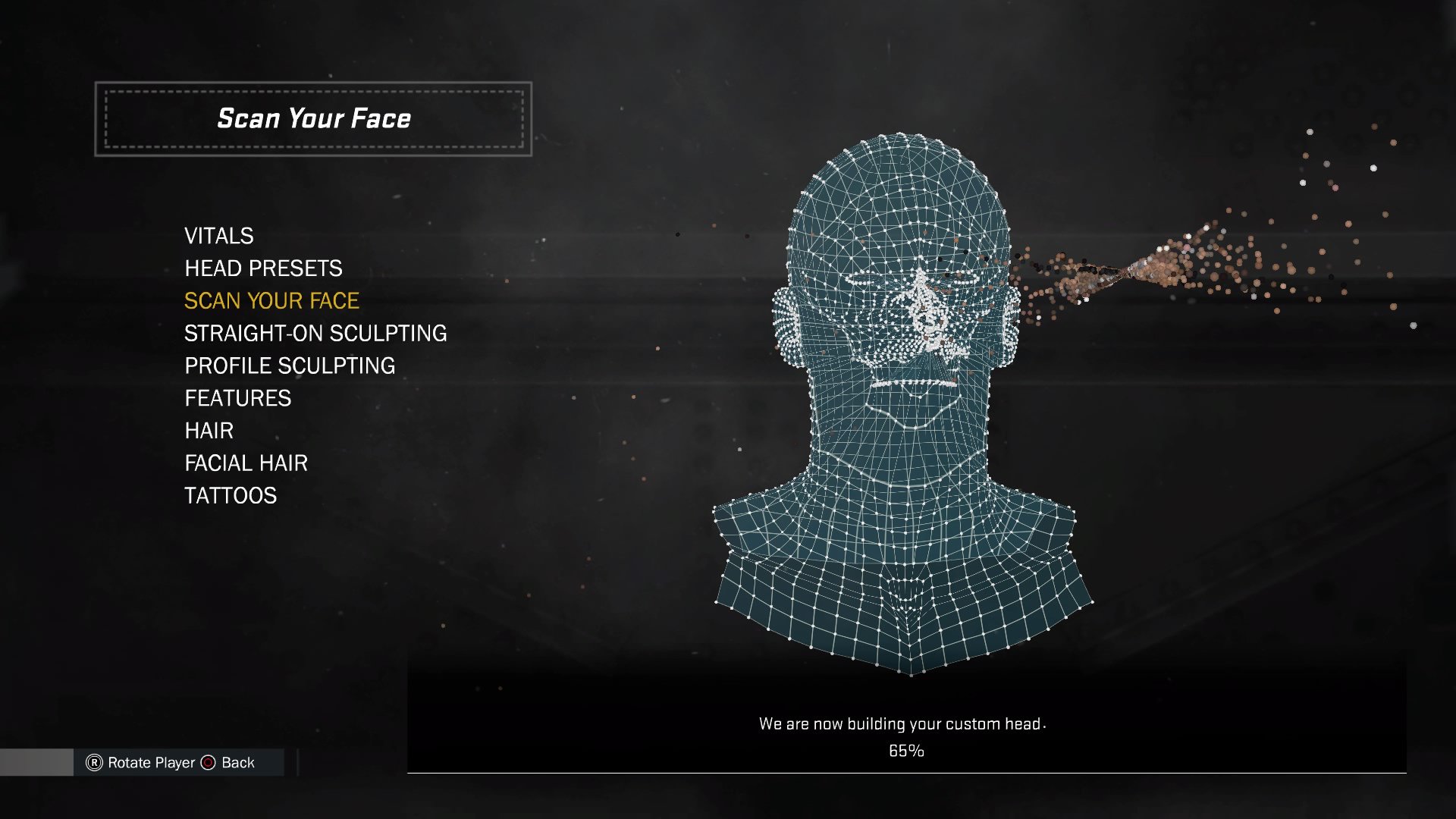Open the Vitals menu entry
This screenshot has height=819, width=1456.
[x=218, y=236]
